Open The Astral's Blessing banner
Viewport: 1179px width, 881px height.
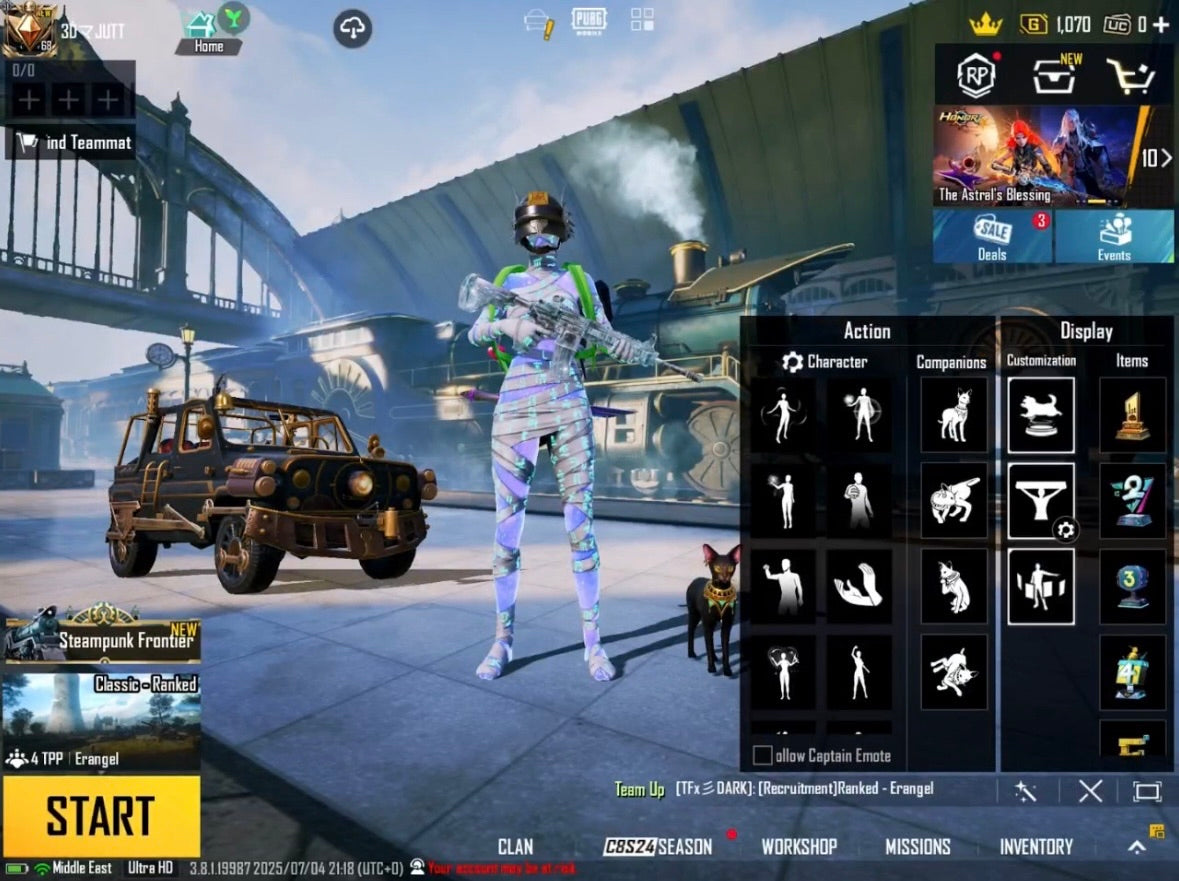[x=1035, y=157]
